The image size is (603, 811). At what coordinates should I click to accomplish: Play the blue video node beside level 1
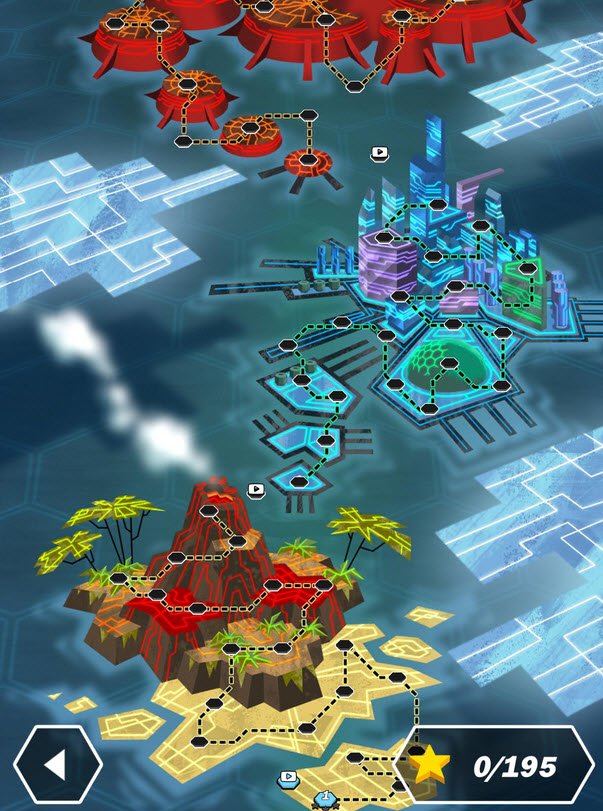click(x=289, y=776)
